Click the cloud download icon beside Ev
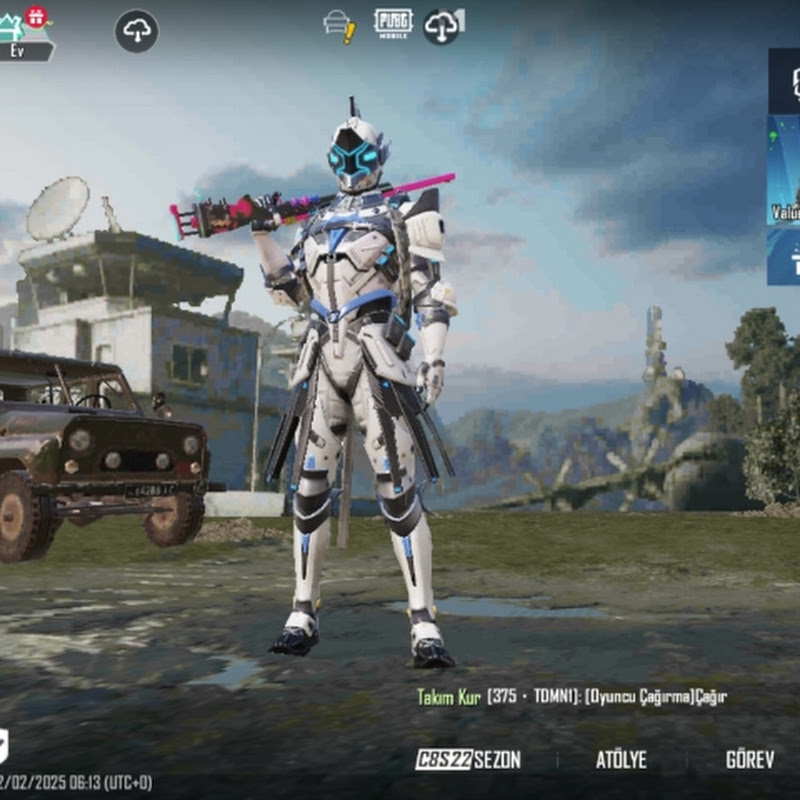800x800 pixels. 137,31
